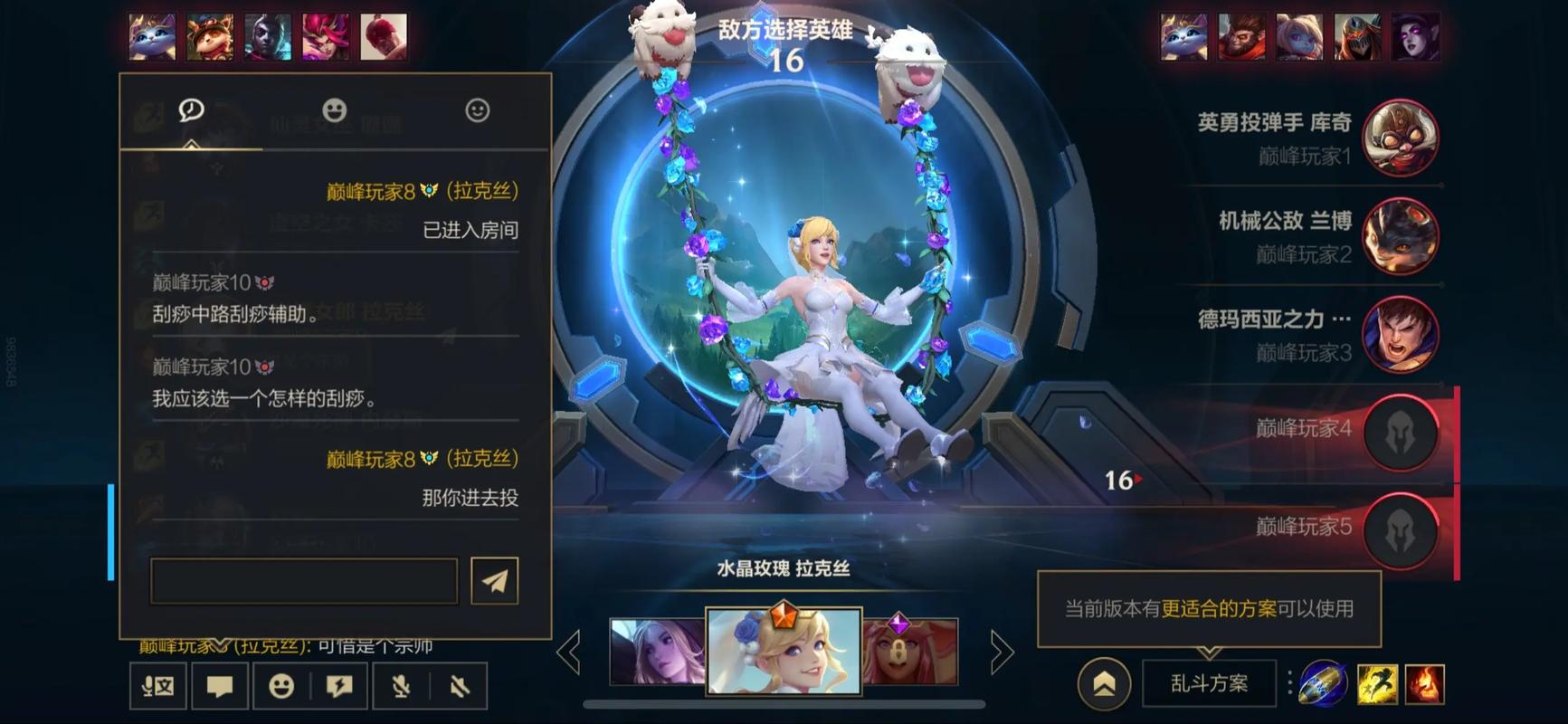Select the dark-haired Lux skin thumbnail
The image size is (1568, 724).
(656, 652)
